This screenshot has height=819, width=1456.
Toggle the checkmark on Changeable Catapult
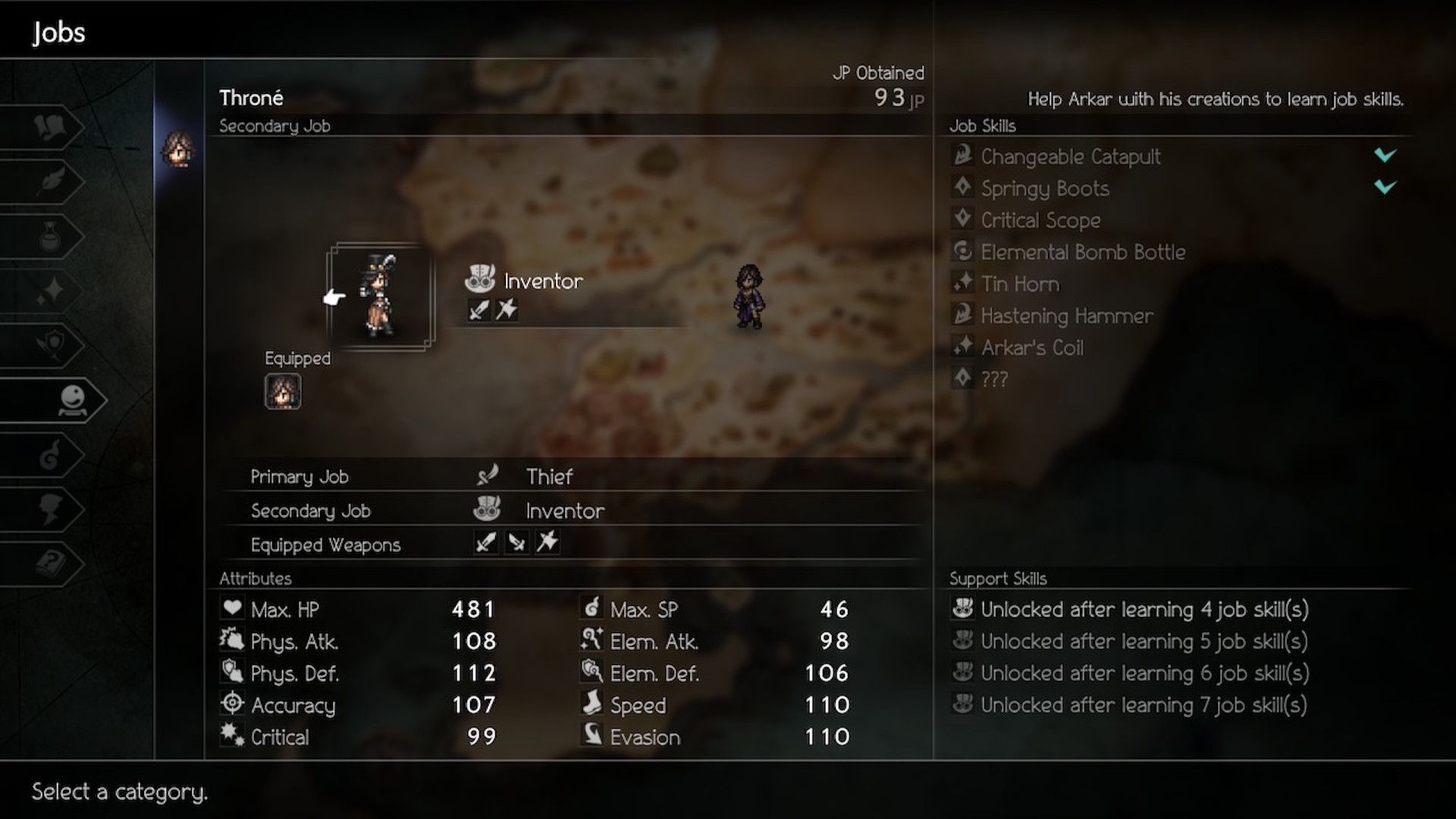tap(1384, 157)
